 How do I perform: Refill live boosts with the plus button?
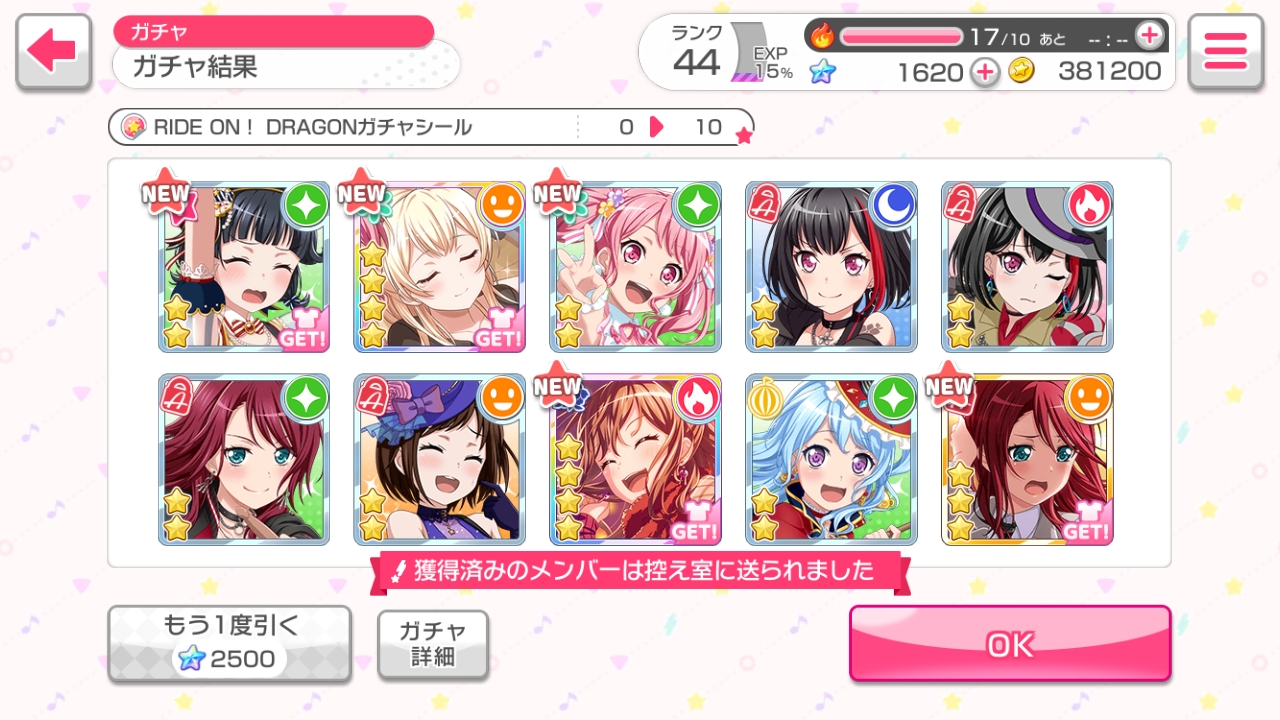click(1149, 36)
